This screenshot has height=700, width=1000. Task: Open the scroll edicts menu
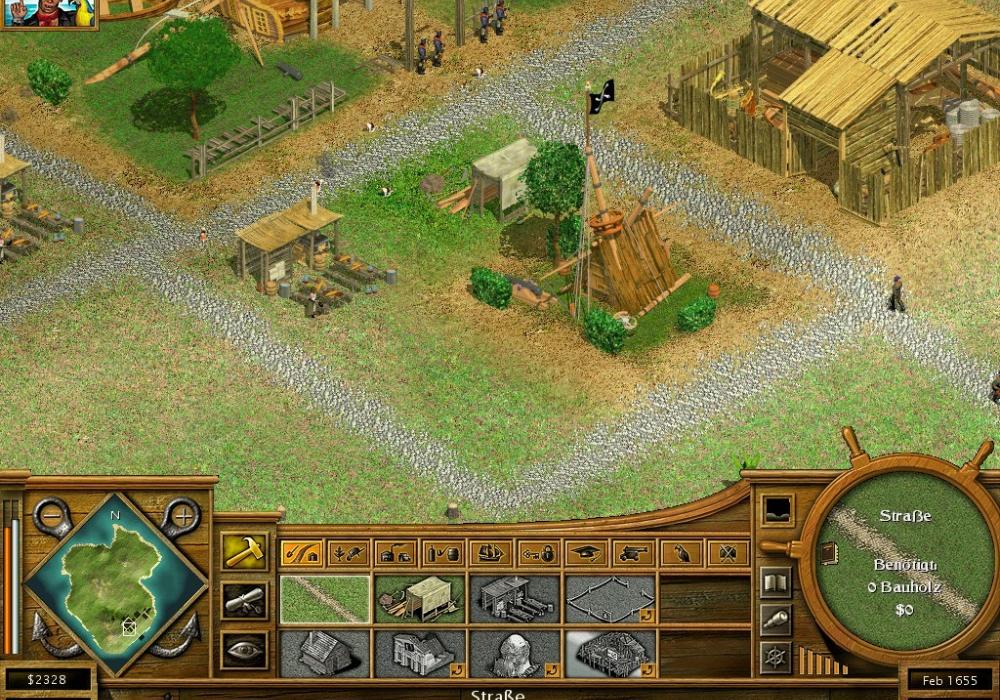coord(244,600)
